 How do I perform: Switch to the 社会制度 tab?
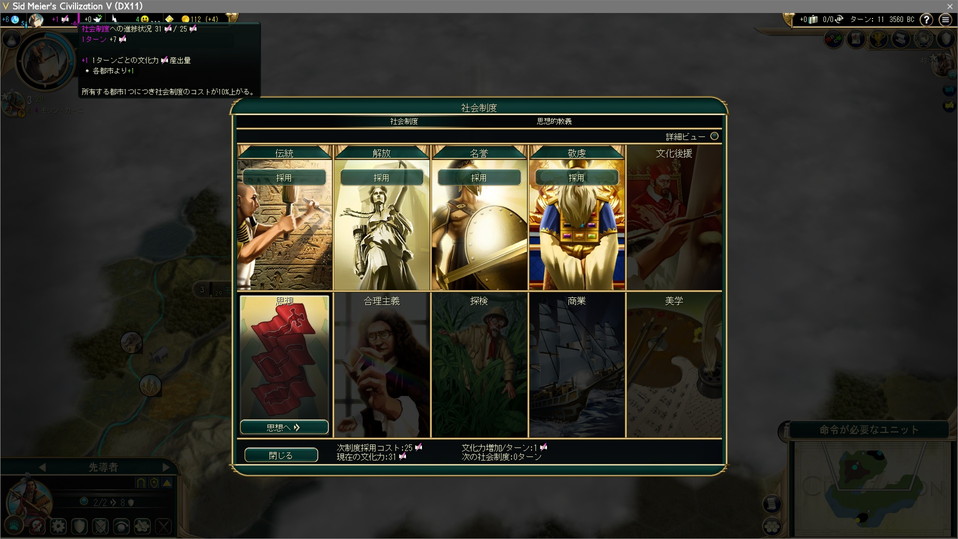pos(404,121)
